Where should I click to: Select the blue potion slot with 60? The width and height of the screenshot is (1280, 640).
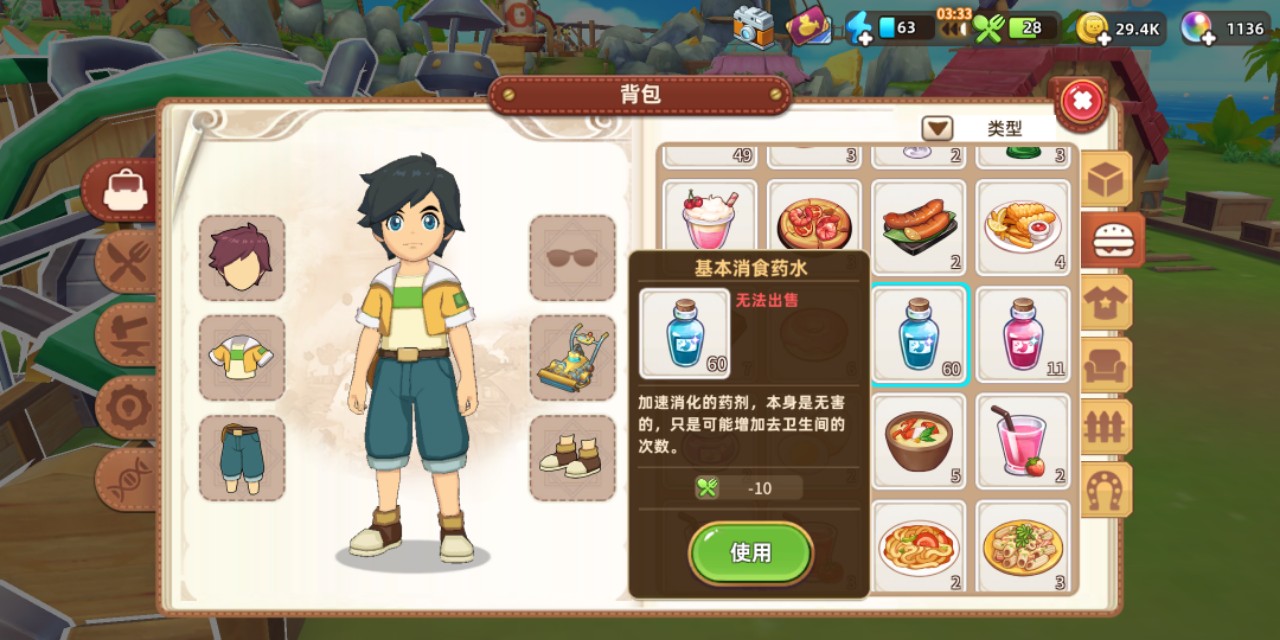coord(919,335)
